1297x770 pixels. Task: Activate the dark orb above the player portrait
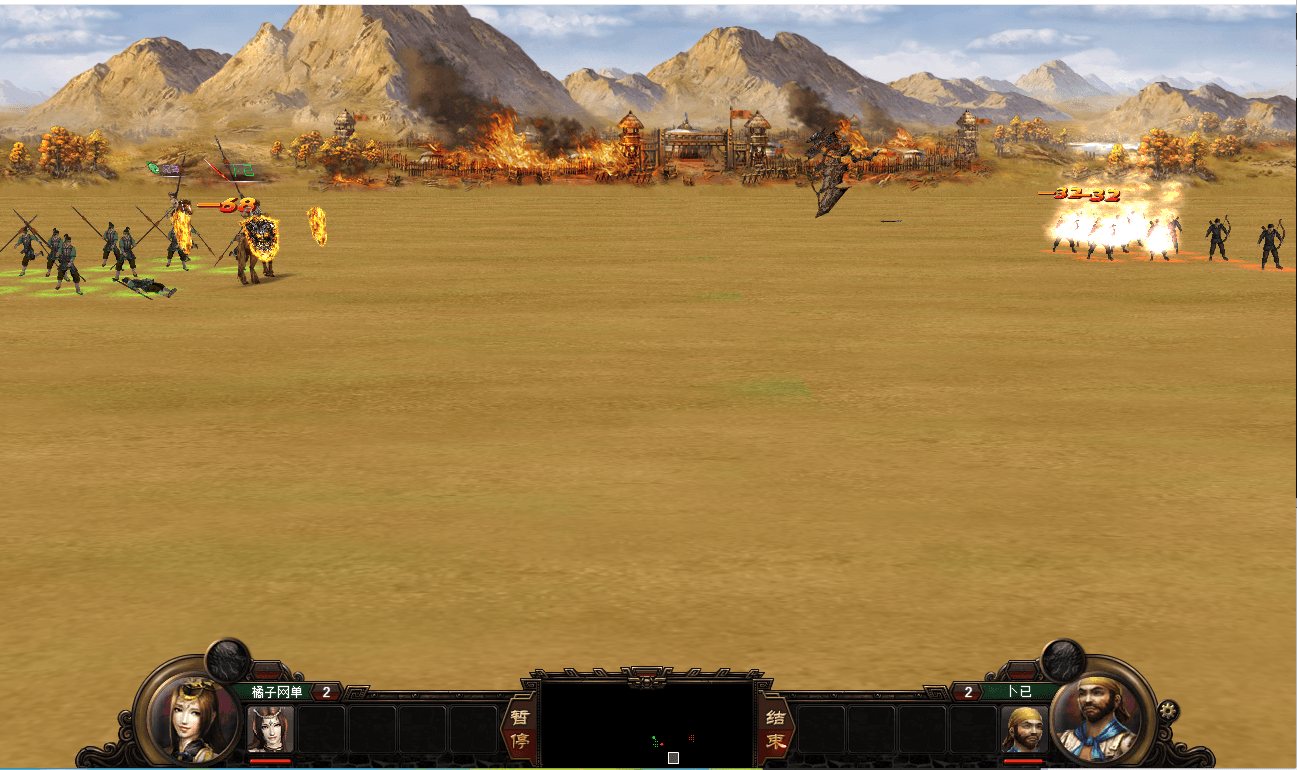(x=228, y=659)
